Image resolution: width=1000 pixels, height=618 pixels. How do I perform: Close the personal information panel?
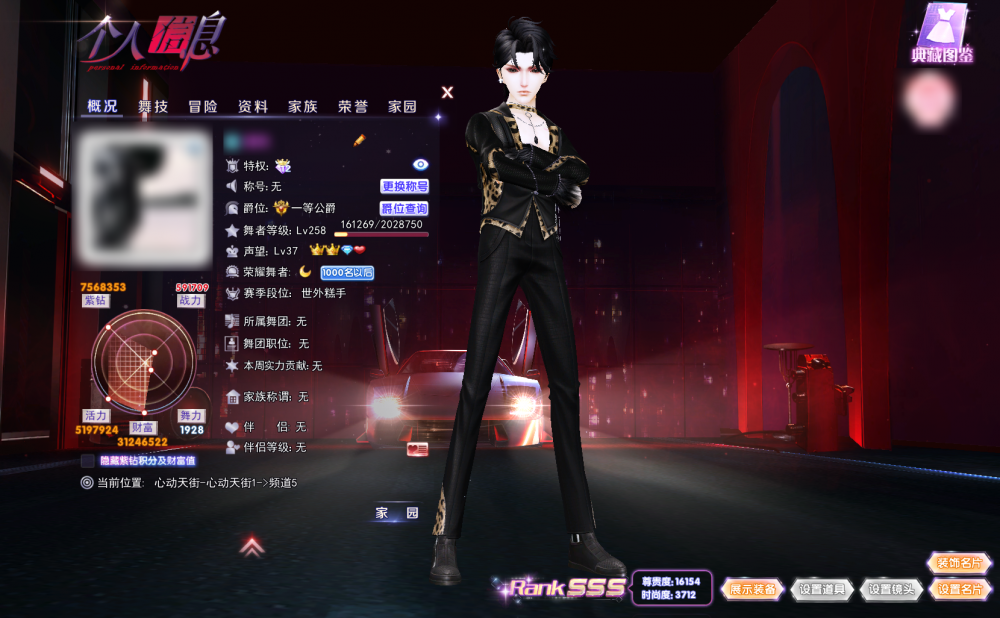pyautogui.click(x=448, y=92)
